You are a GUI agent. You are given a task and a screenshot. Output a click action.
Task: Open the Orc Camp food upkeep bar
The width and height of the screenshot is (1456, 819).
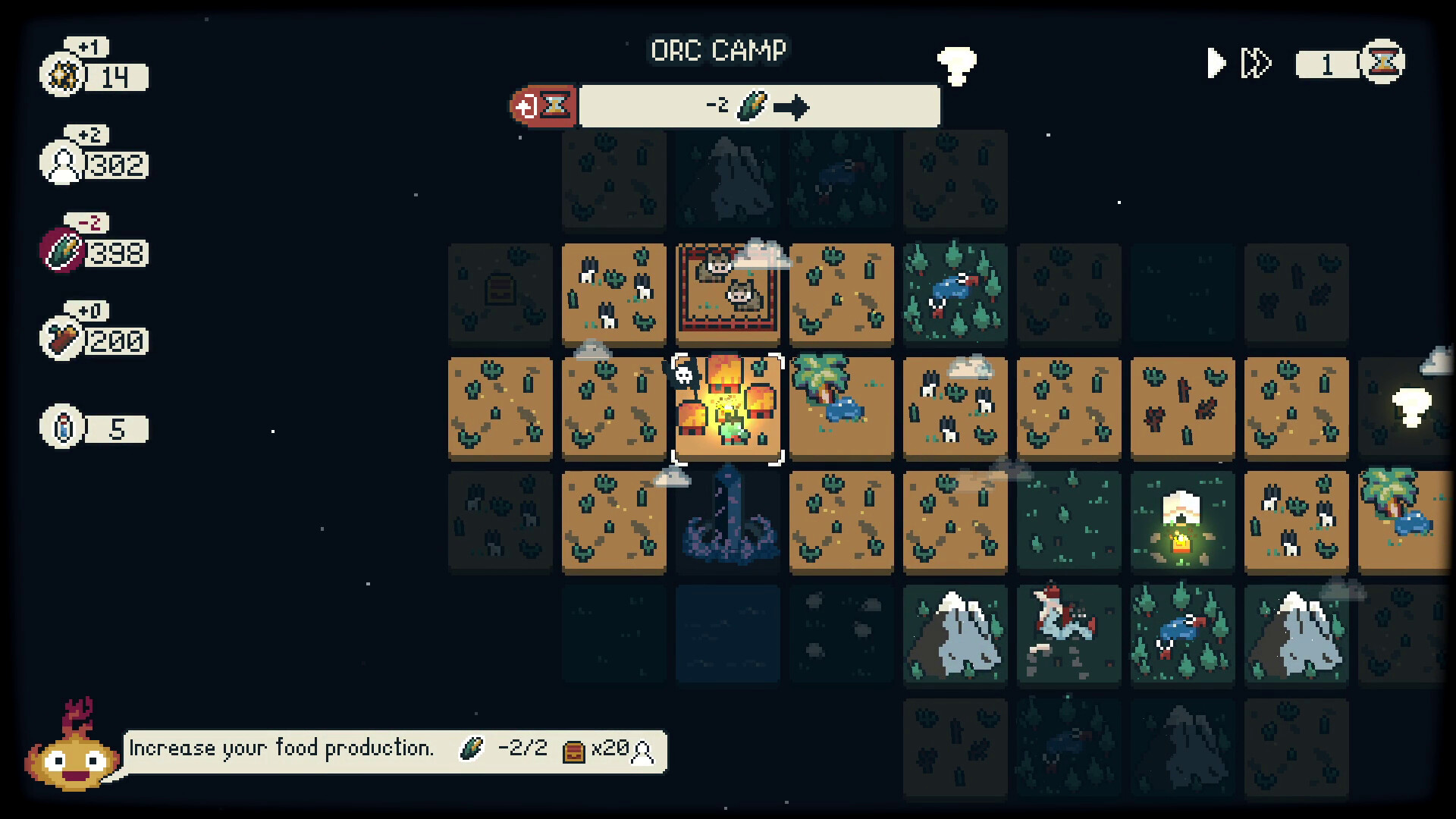click(758, 105)
